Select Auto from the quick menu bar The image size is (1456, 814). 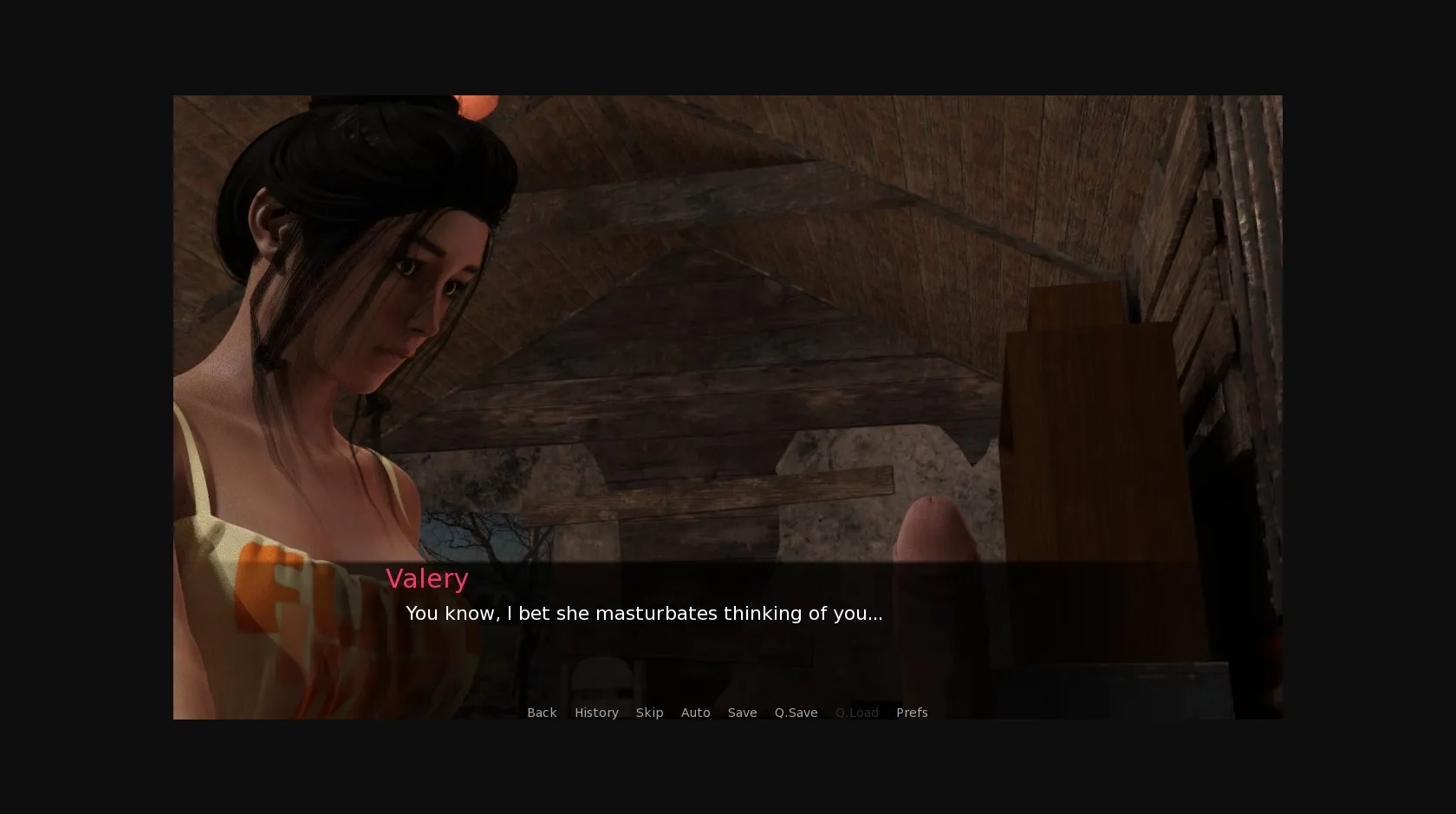tap(696, 712)
